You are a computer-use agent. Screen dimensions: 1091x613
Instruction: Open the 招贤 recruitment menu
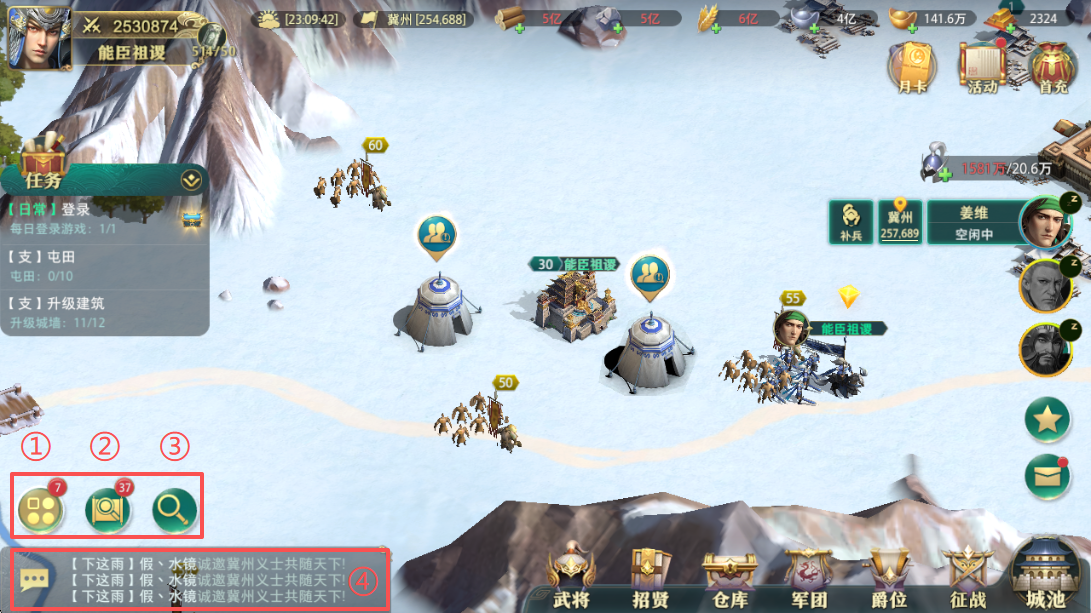click(651, 578)
